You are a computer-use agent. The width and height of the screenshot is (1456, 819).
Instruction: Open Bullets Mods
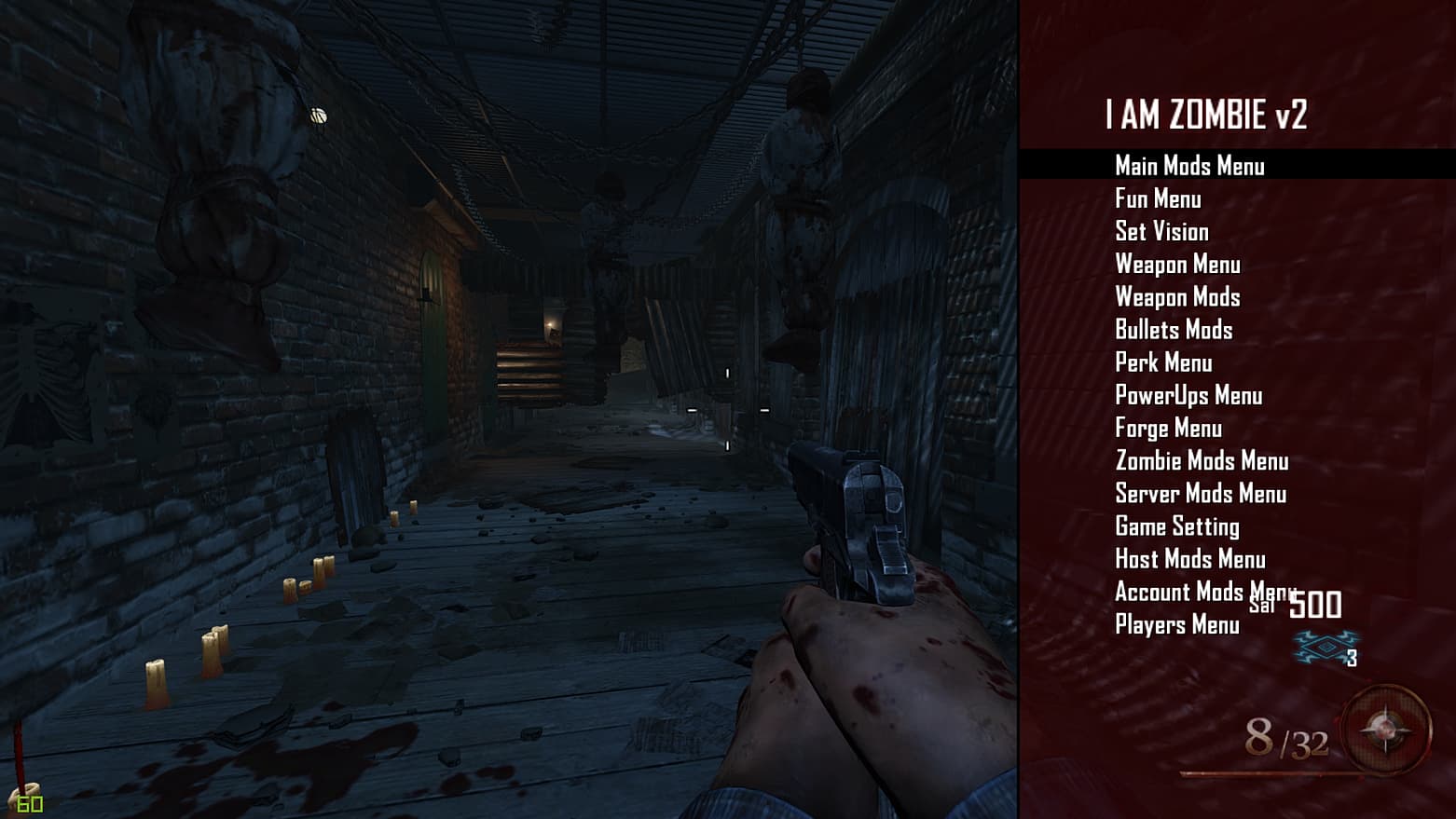(1174, 330)
